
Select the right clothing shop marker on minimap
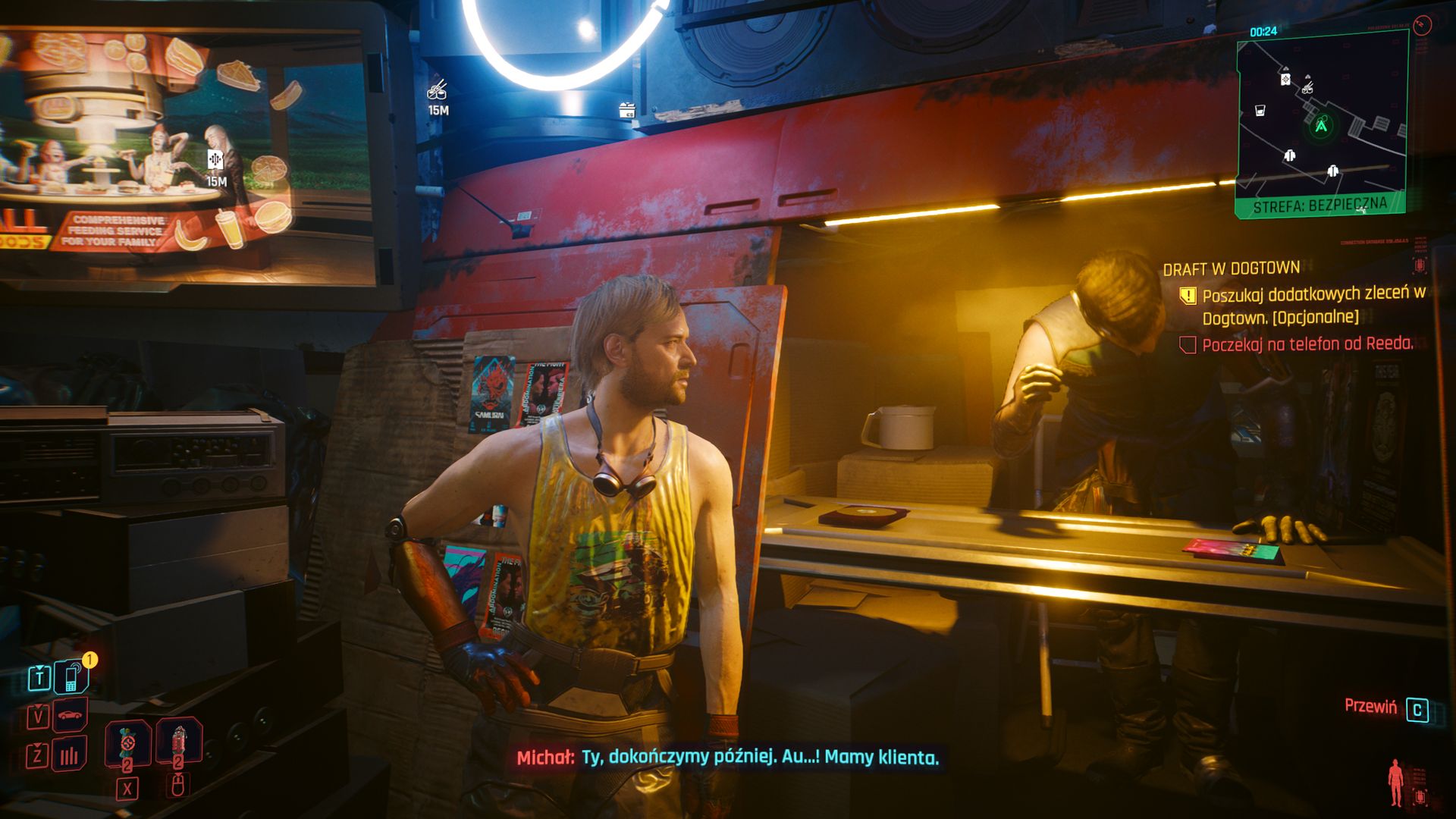coord(1332,171)
